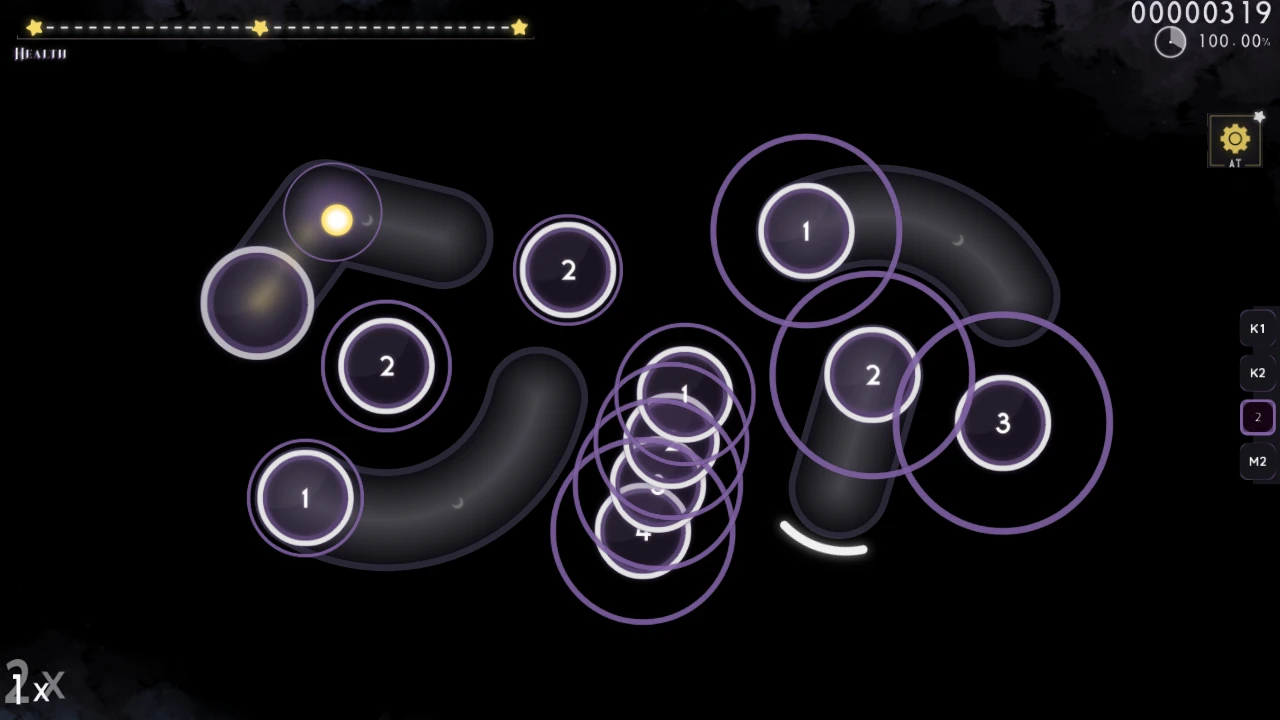Click the middle star on the health bar
The width and height of the screenshot is (1280, 720).
click(259, 28)
